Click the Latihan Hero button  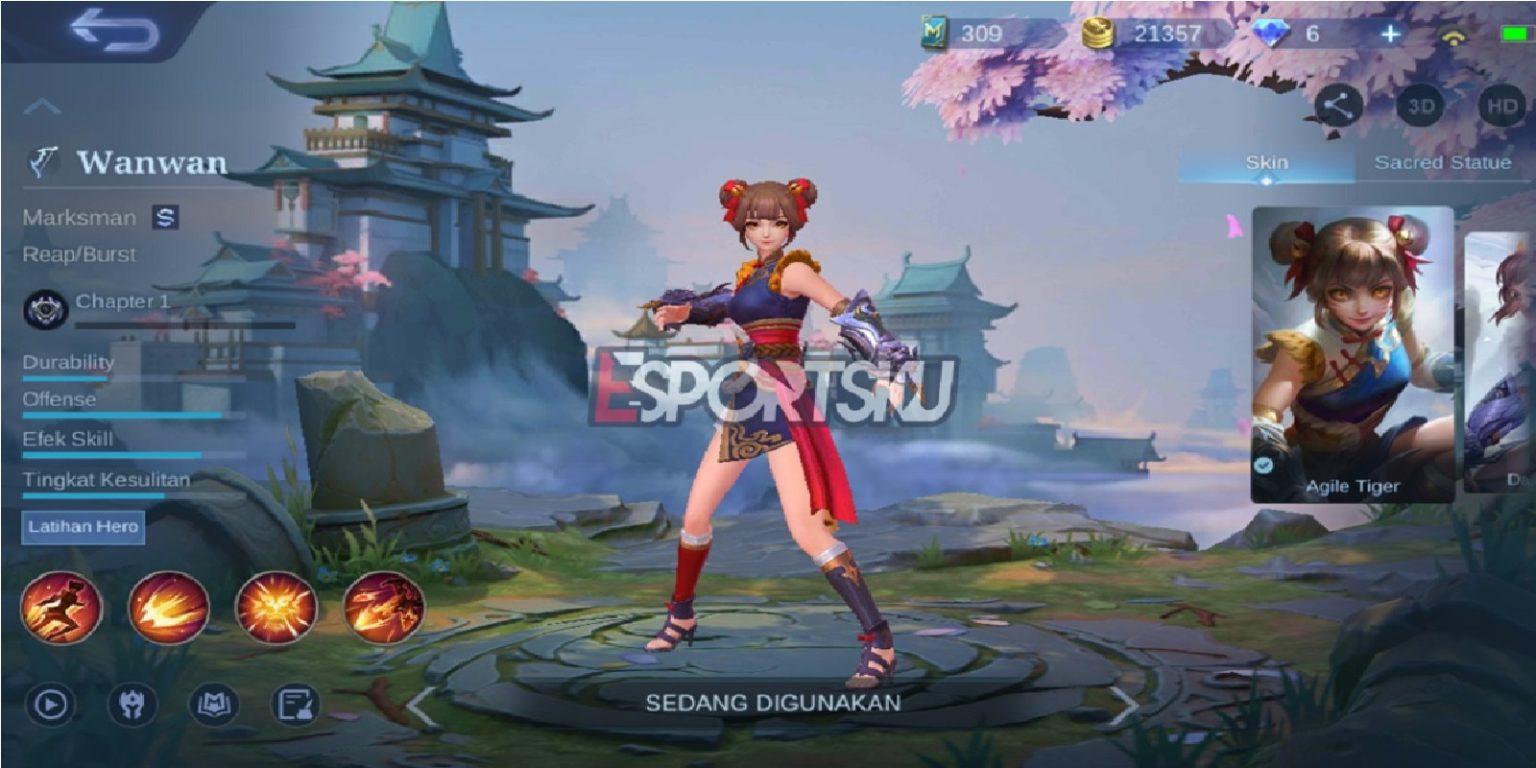[82, 527]
